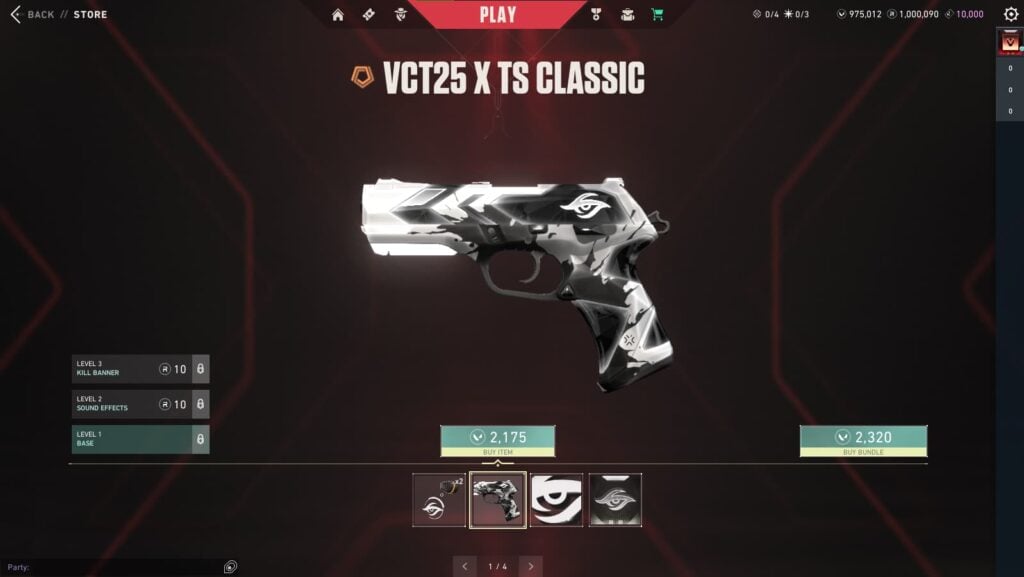Screen dimensions: 1024x577
Task: Open the medal career icon
Action: (x=597, y=15)
